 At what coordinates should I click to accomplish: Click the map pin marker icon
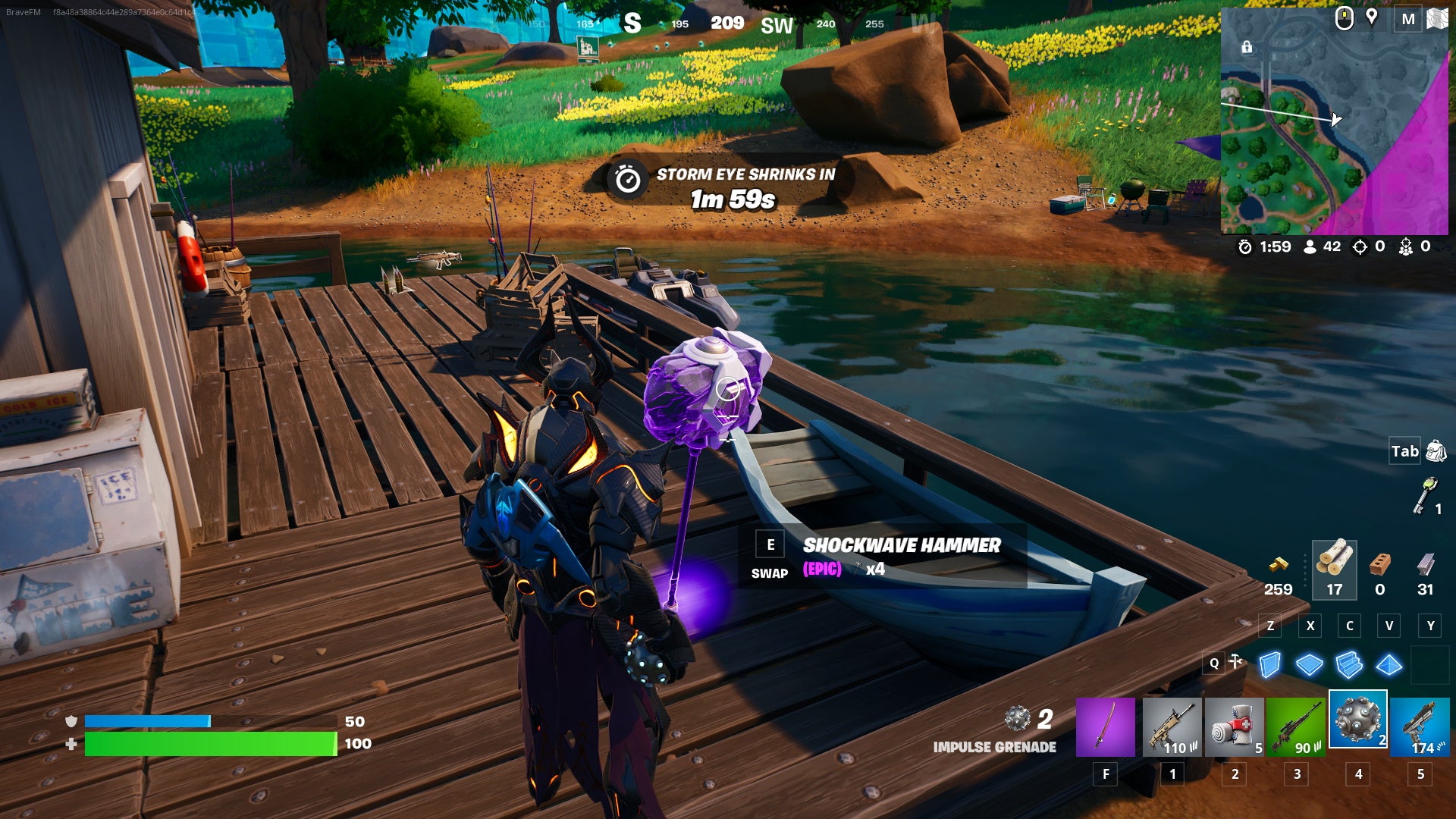[1371, 17]
